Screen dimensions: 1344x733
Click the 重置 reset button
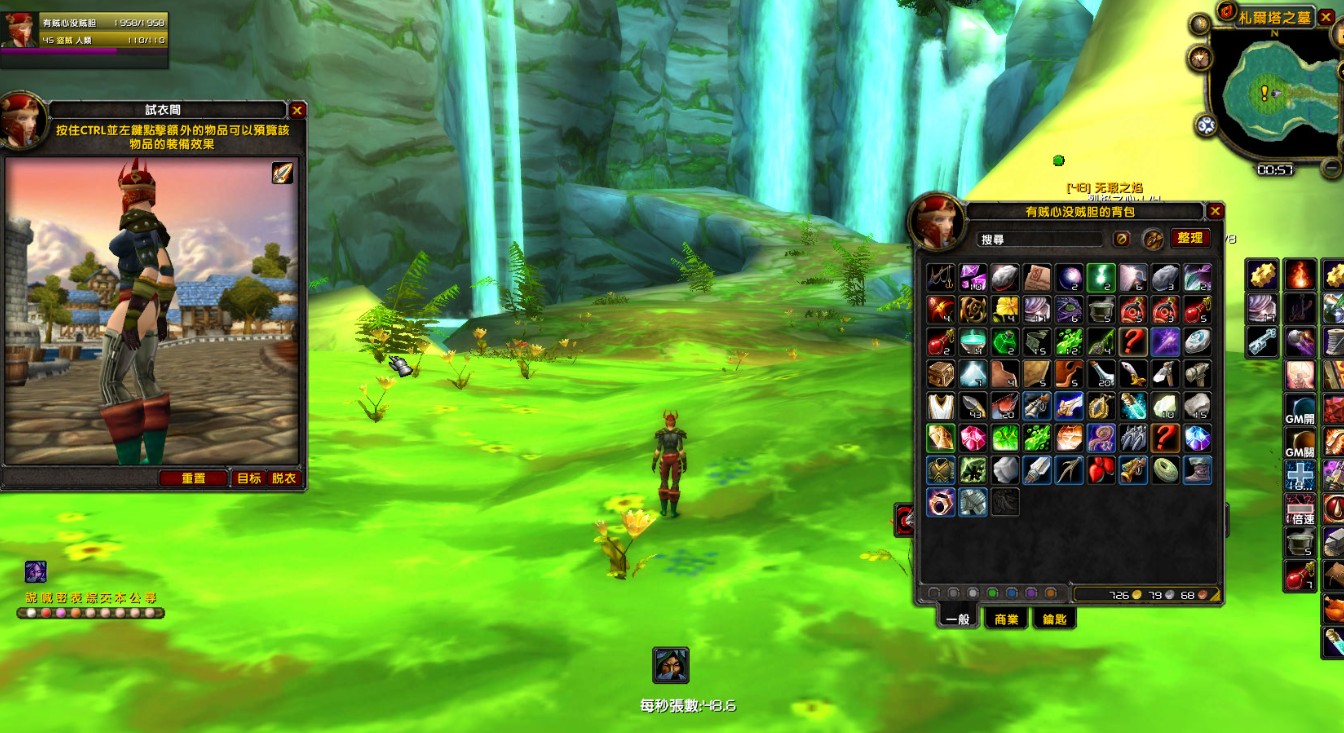pyautogui.click(x=193, y=478)
